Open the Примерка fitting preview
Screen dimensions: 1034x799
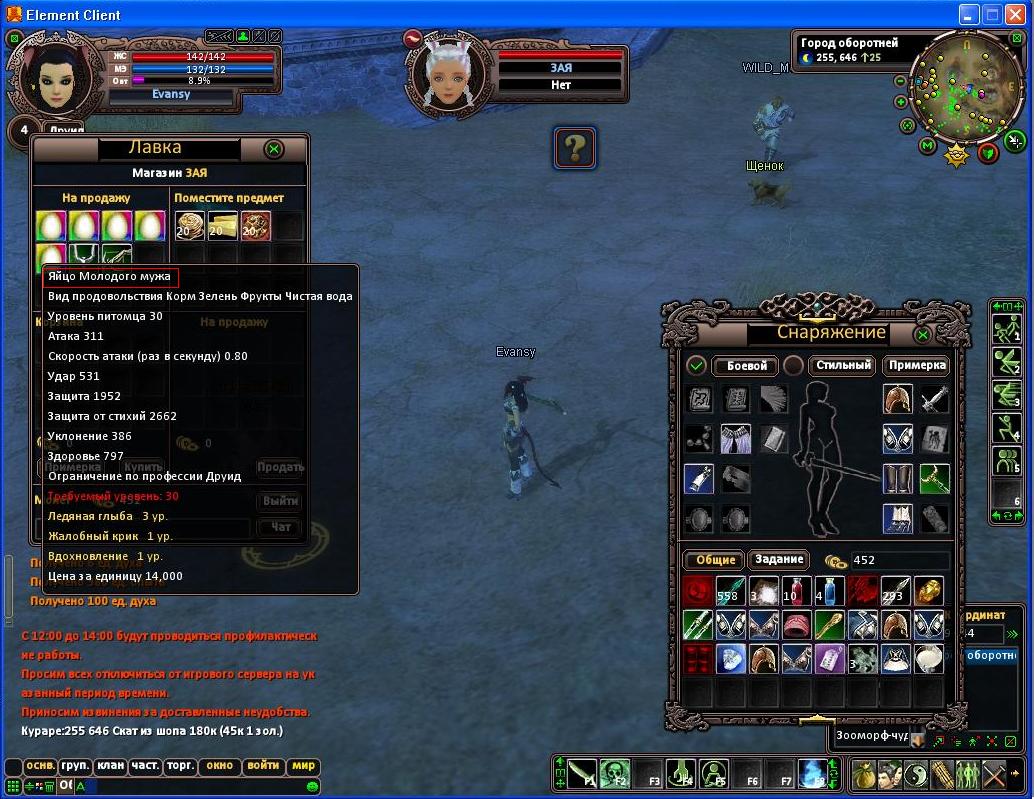pos(916,366)
